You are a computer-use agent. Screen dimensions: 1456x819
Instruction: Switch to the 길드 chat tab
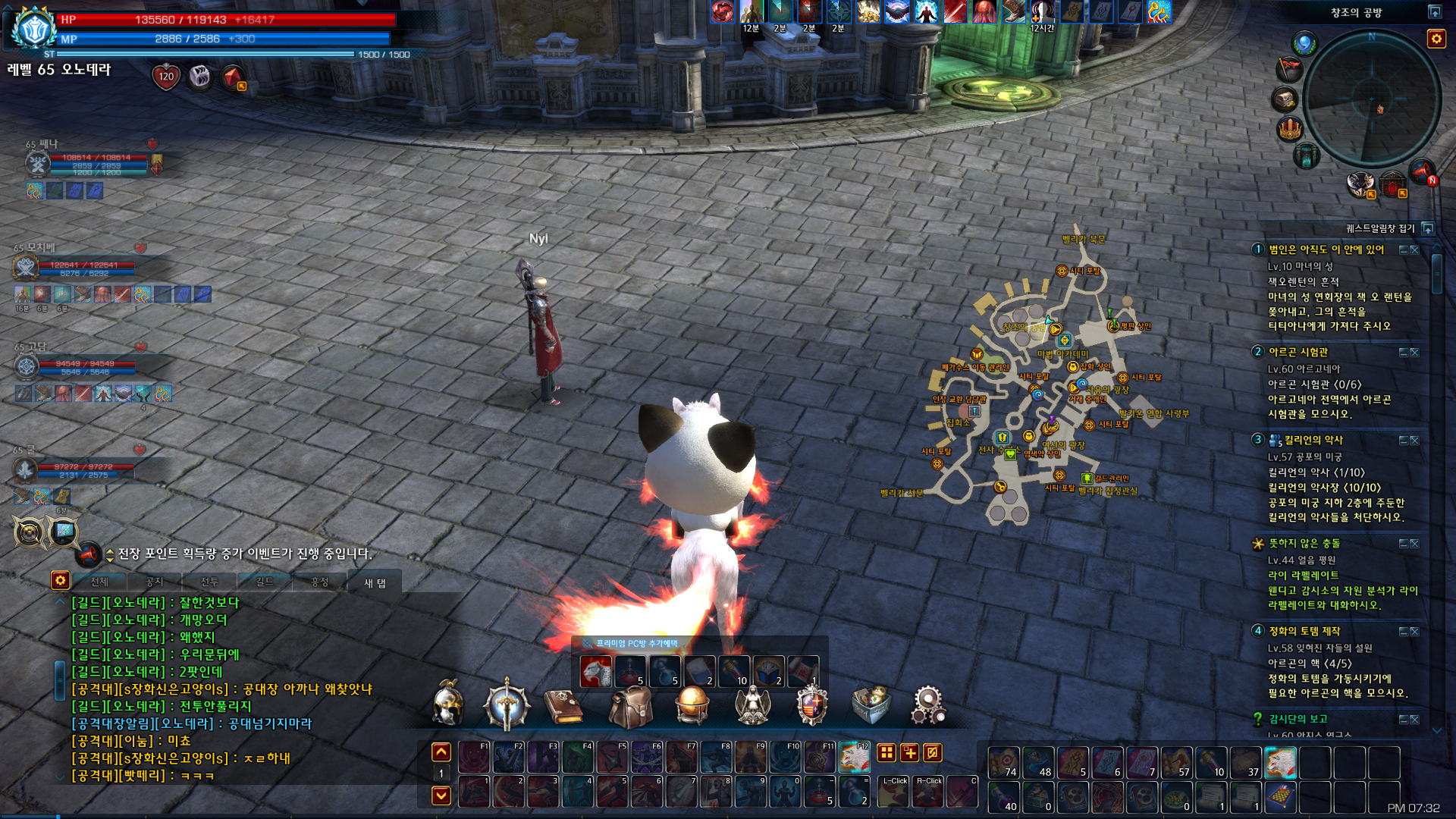pos(264,582)
